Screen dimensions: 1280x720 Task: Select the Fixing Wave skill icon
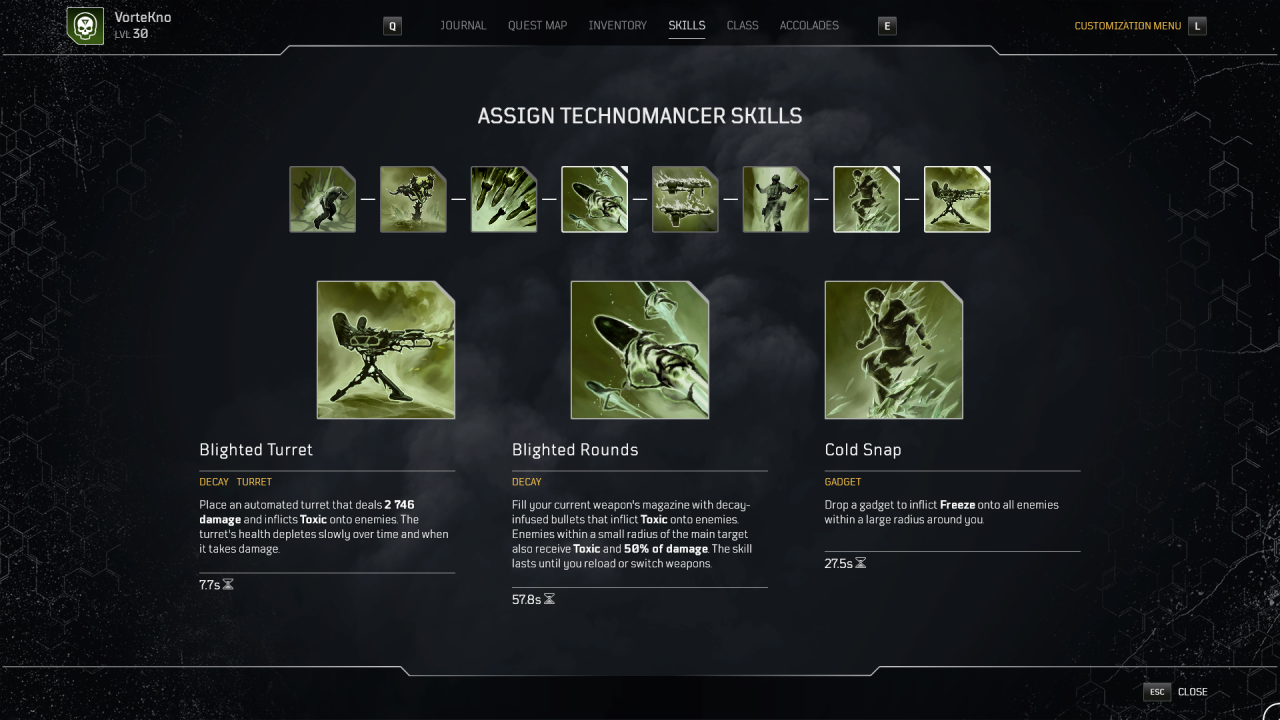coord(776,200)
